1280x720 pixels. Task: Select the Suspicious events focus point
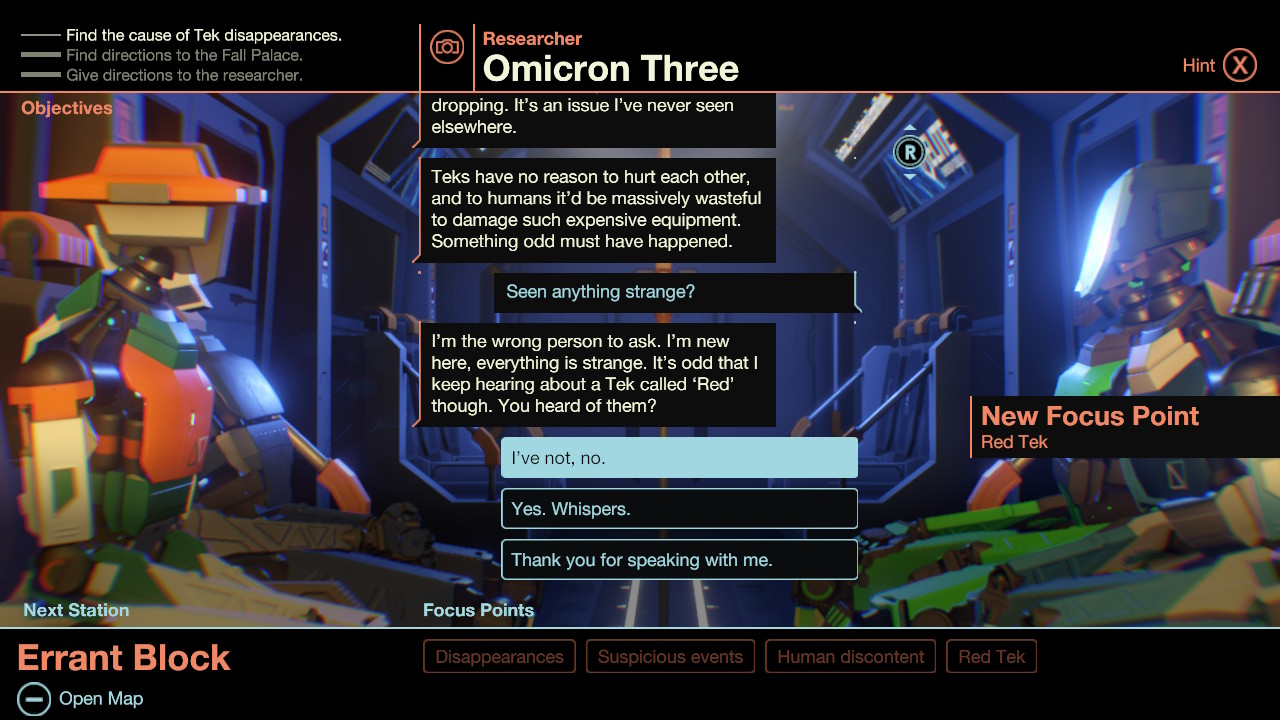tap(670, 656)
